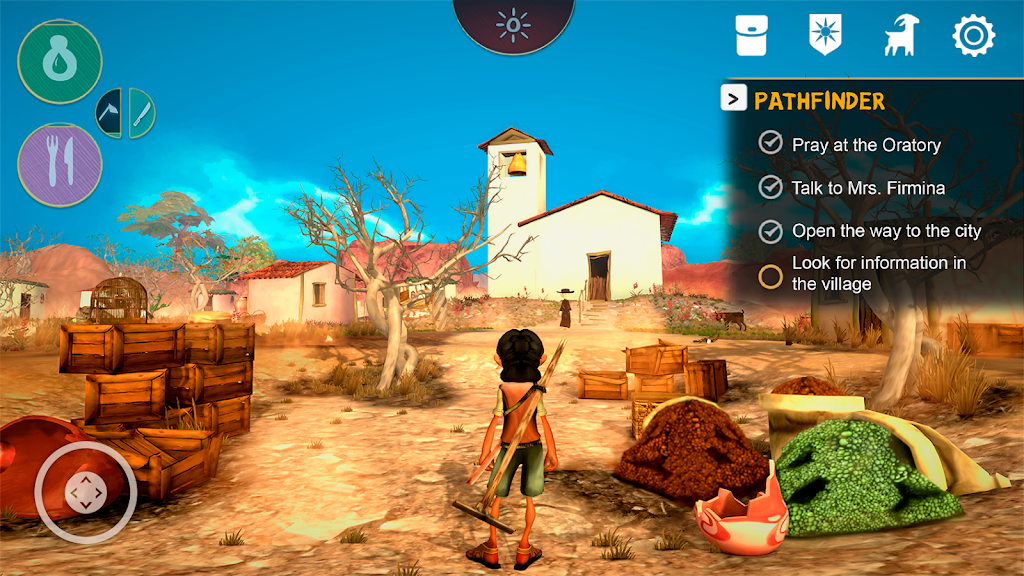Viewport: 1024px width, 576px height.
Task: Tap the sun time-of-day dial
Action: [x=514, y=24]
